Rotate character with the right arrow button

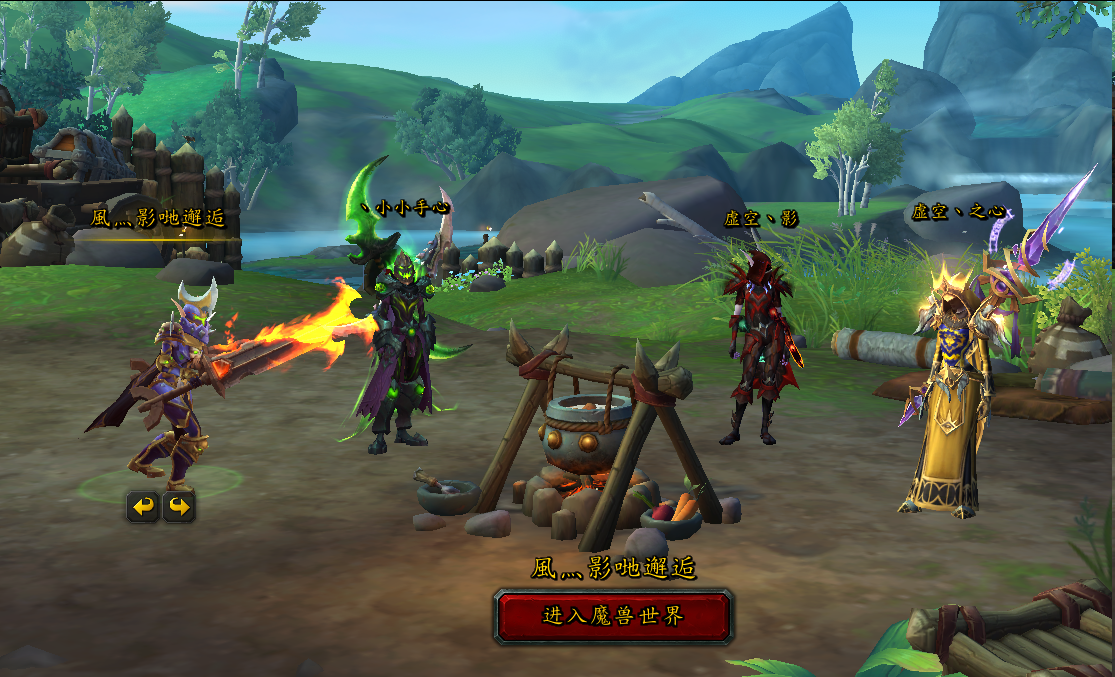tap(179, 507)
